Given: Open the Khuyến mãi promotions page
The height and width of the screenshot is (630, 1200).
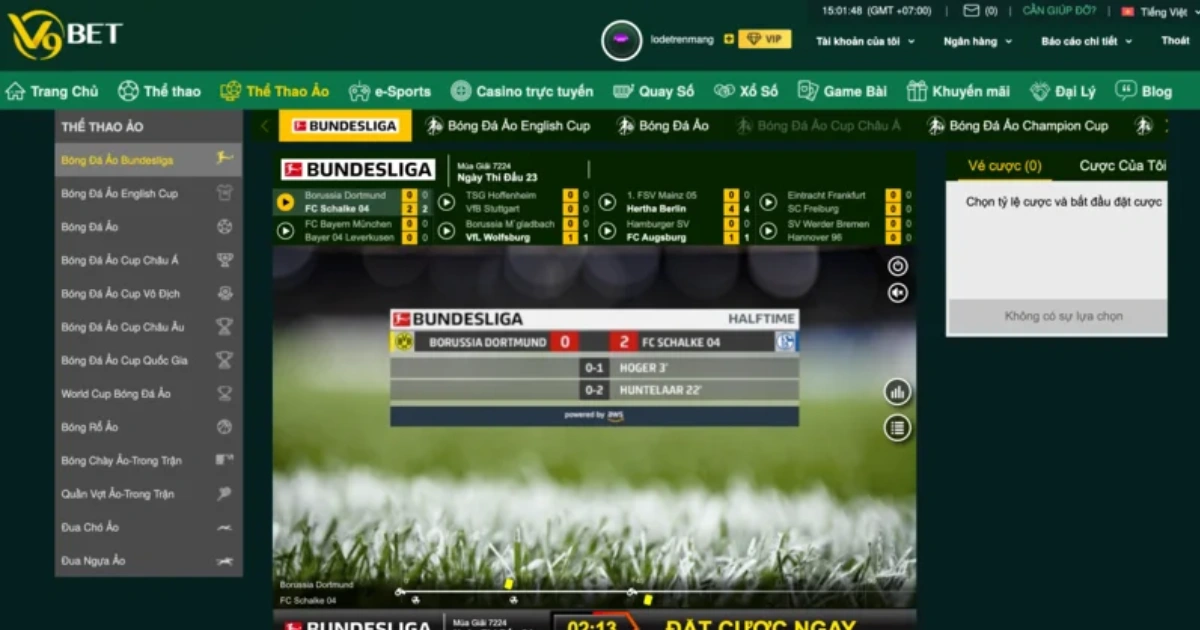Looking at the screenshot, I should tap(958, 91).
